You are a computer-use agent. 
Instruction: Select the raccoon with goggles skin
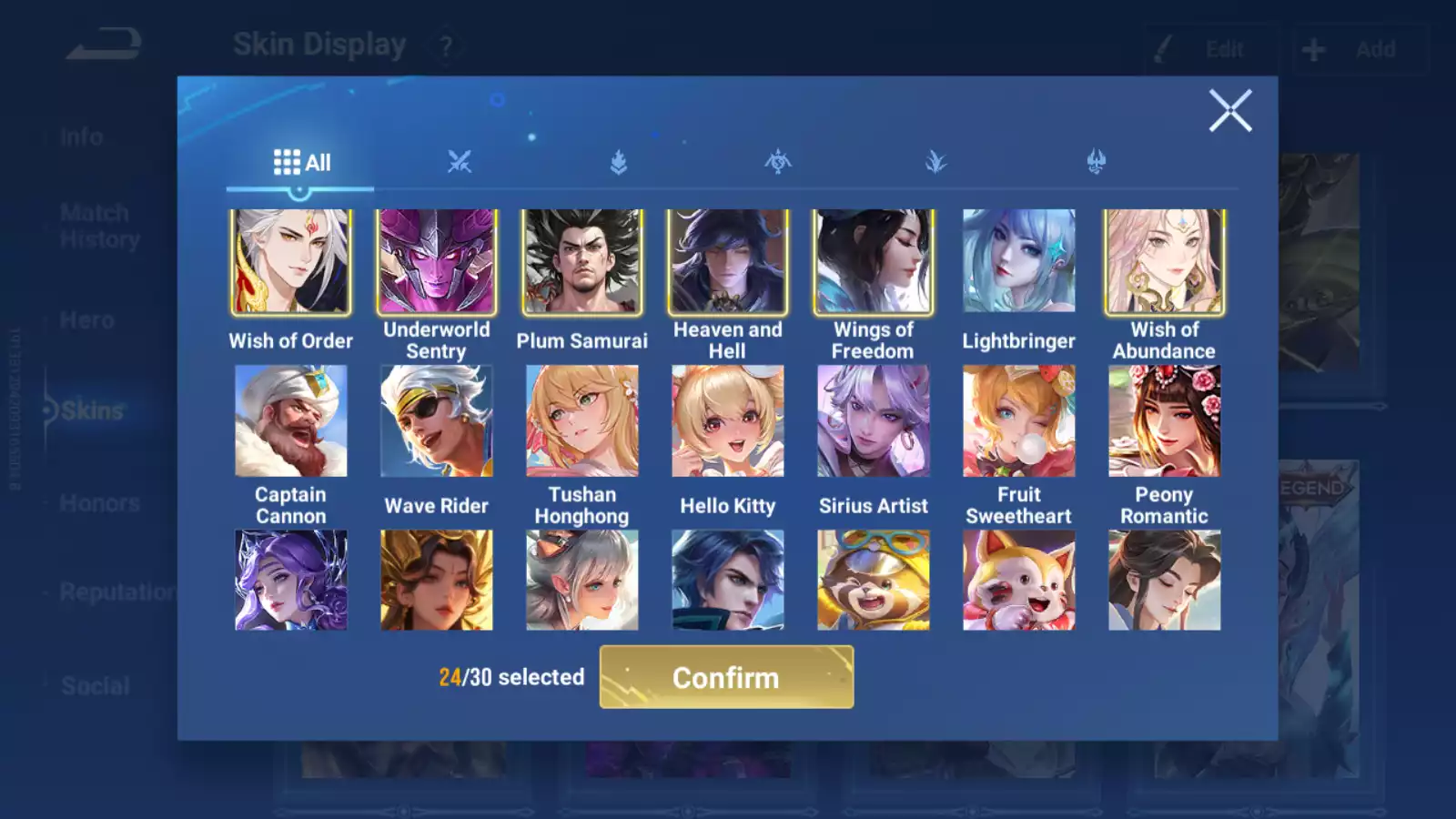tap(874, 581)
